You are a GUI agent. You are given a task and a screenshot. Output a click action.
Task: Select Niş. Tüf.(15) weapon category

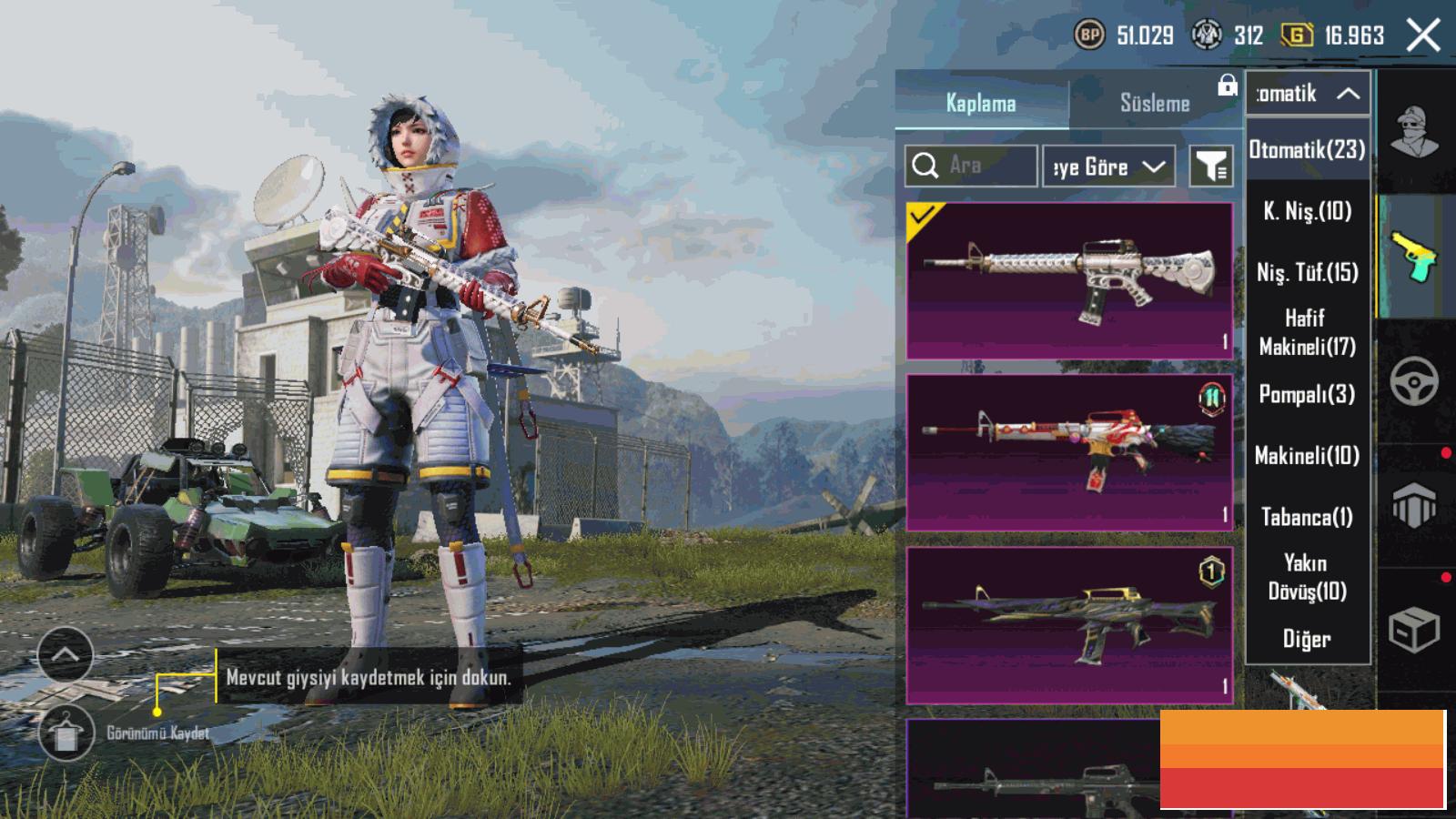tap(1307, 272)
